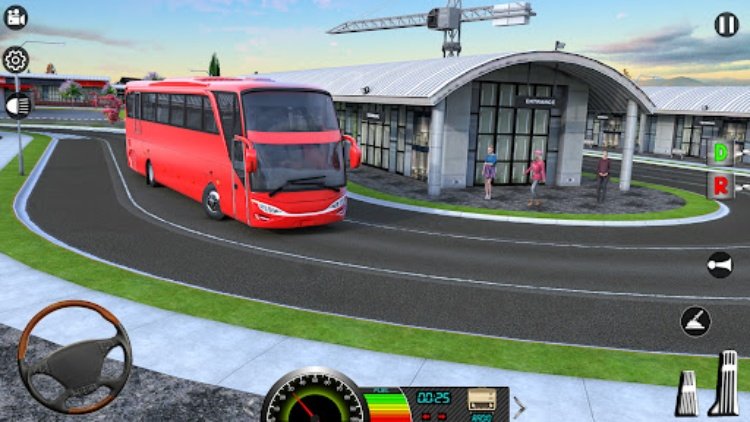Viewport: 750px width, 422px height.
Task: Pause the game
Action: [727, 25]
